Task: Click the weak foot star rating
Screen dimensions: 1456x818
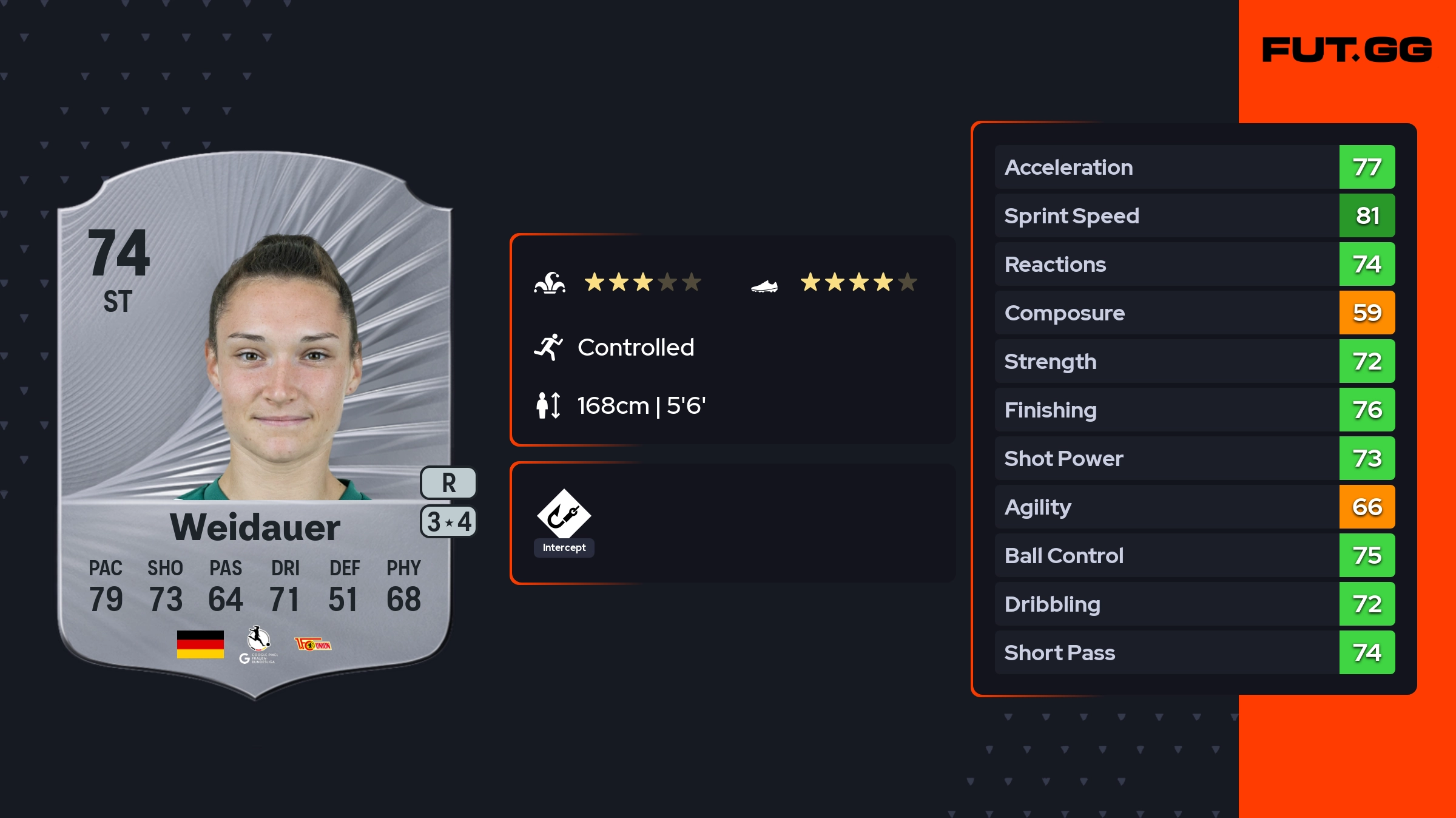Action: [858, 283]
